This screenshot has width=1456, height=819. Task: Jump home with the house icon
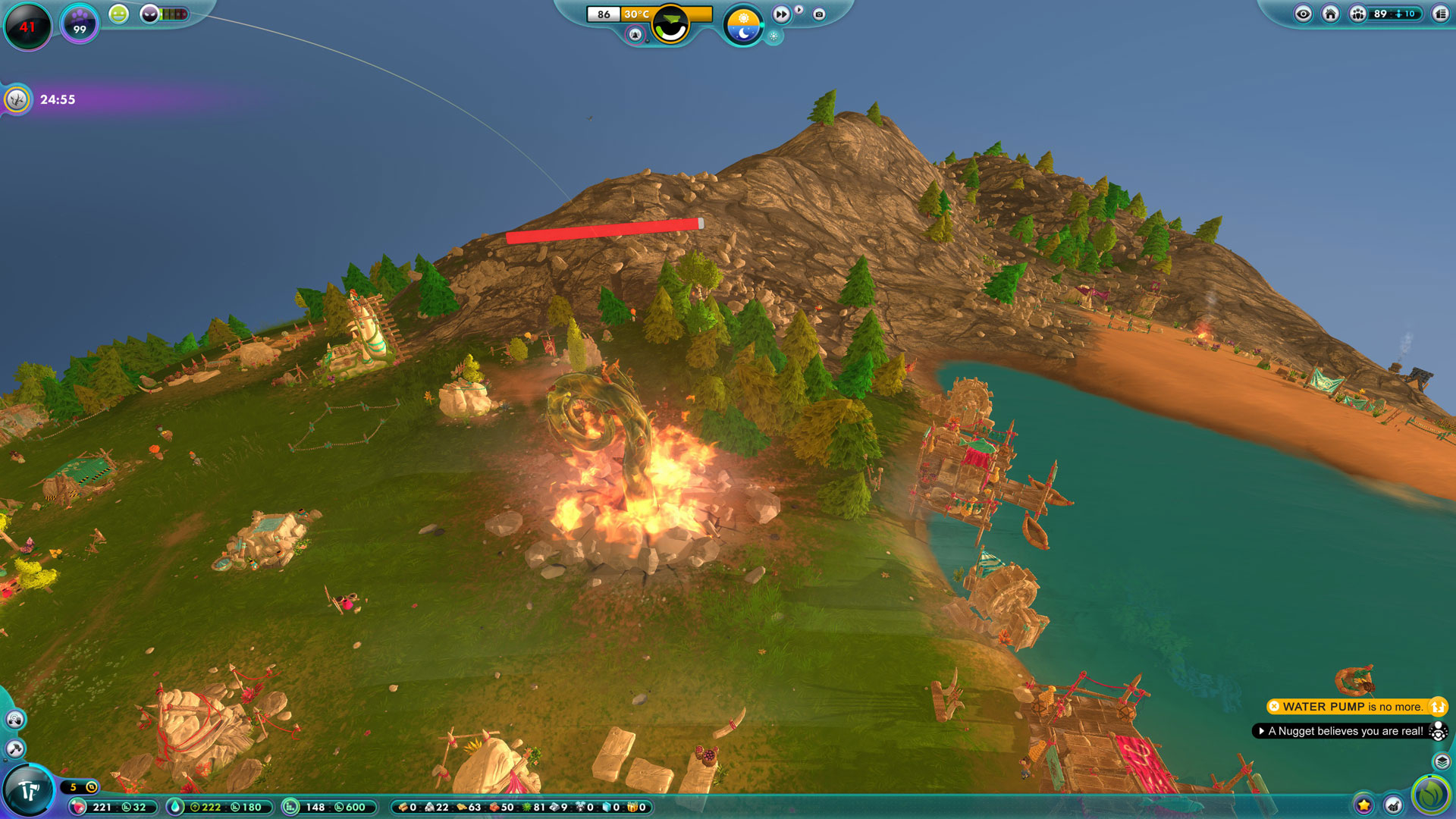[1330, 14]
